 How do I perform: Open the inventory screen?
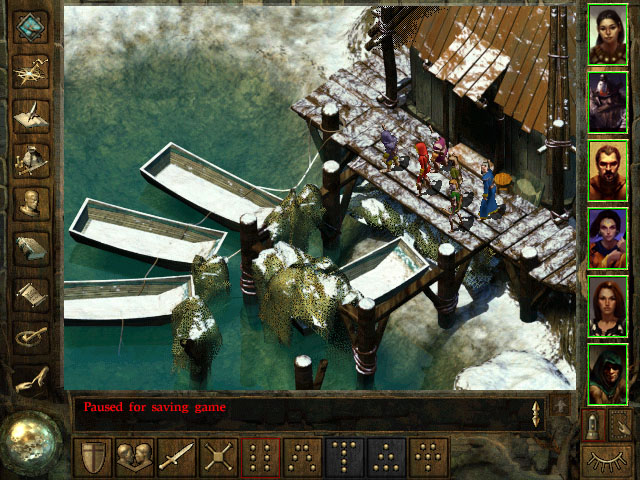tap(31, 158)
